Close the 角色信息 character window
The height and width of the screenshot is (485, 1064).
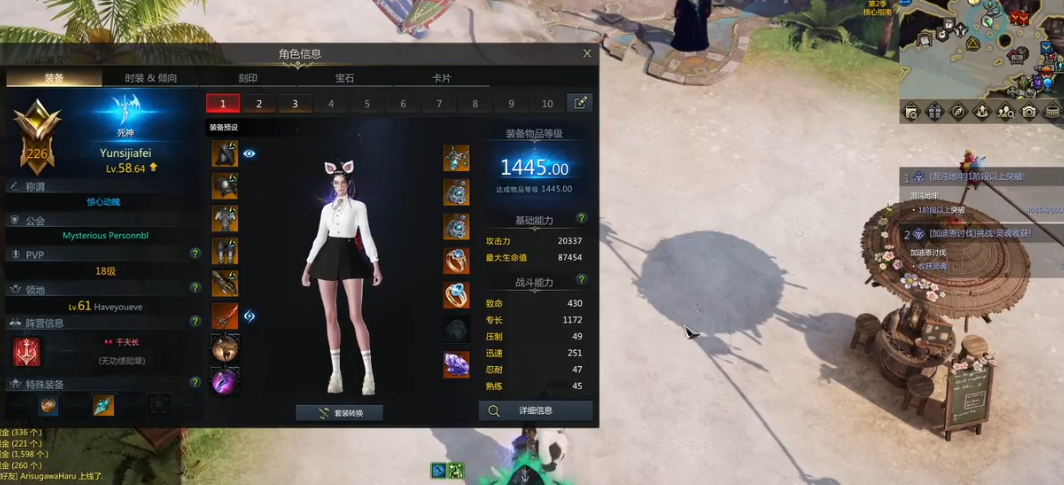point(587,54)
